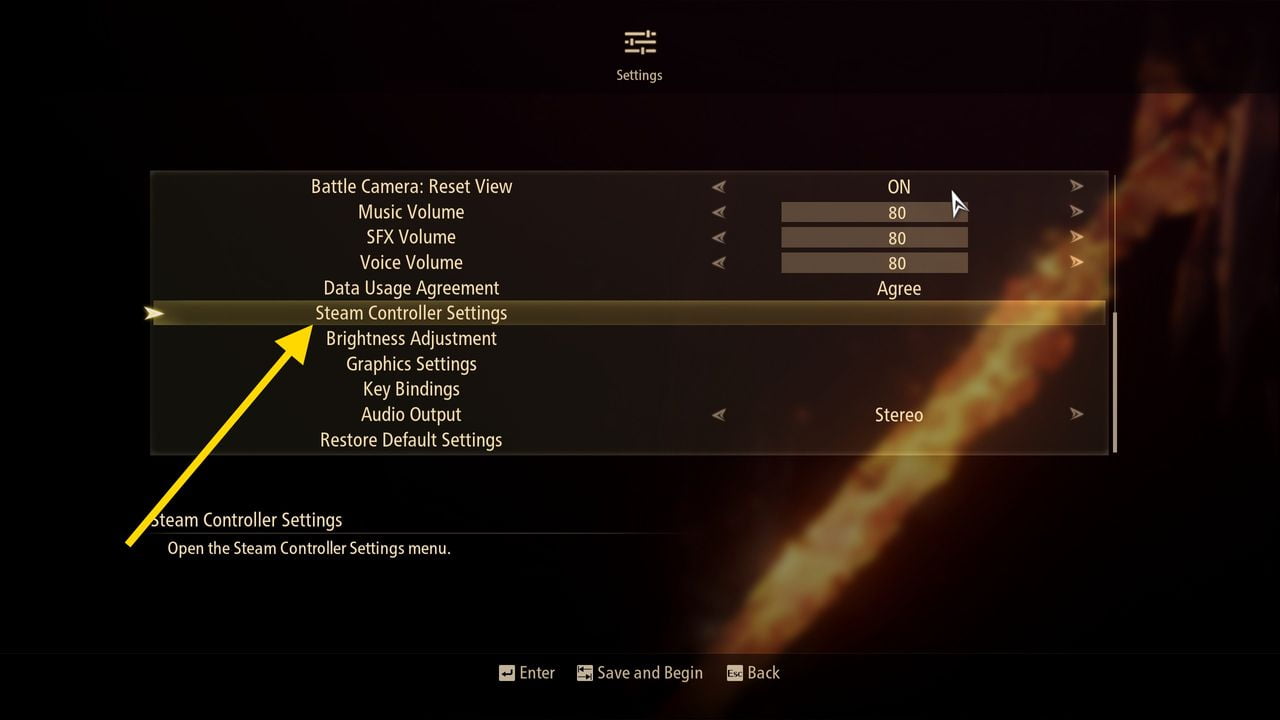
Task: Toggle Battle Camera Reset View off
Action: [1077, 186]
